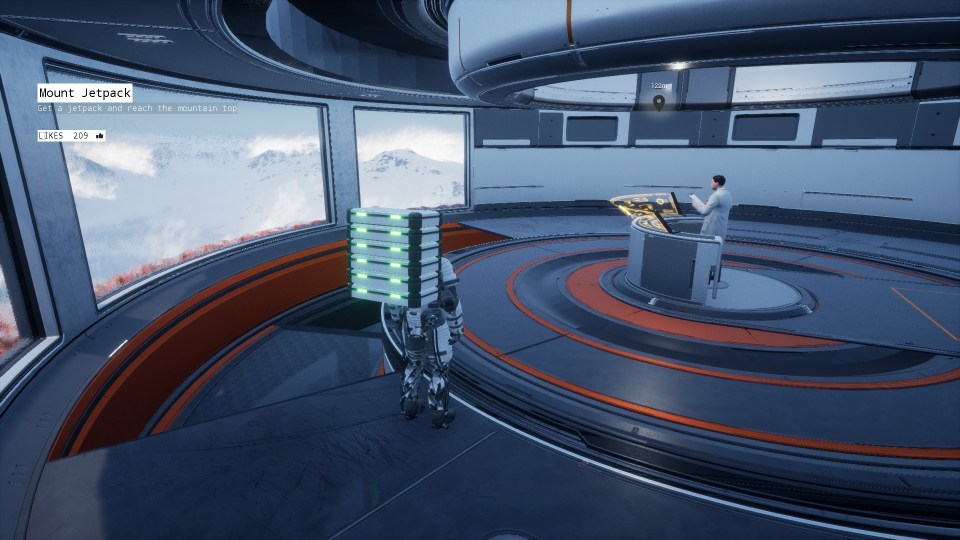Select the 122m waypoint pin marker
This screenshot has width=960, height=540.
tap(659, 100)
